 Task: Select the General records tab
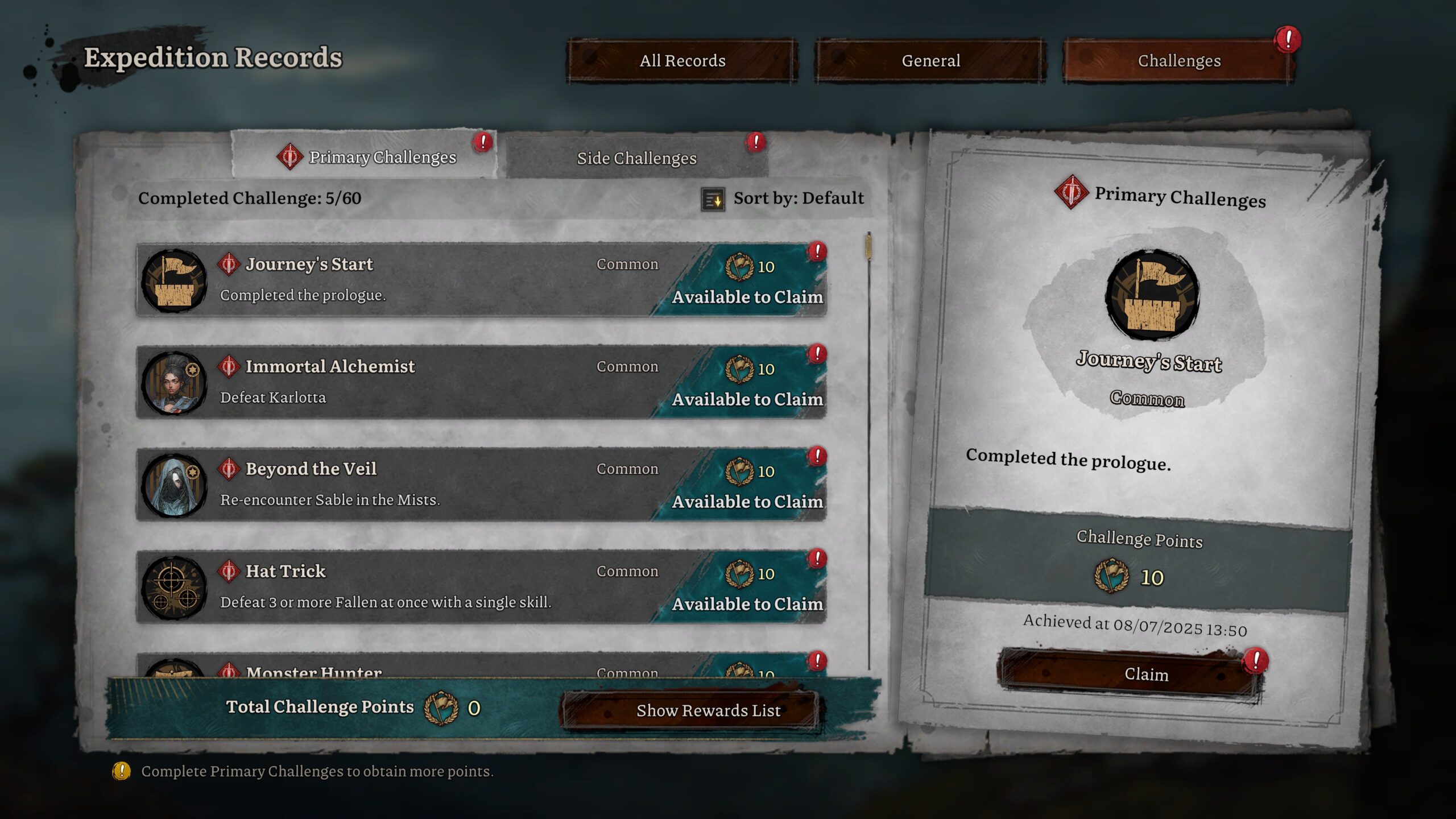point(930,60)
